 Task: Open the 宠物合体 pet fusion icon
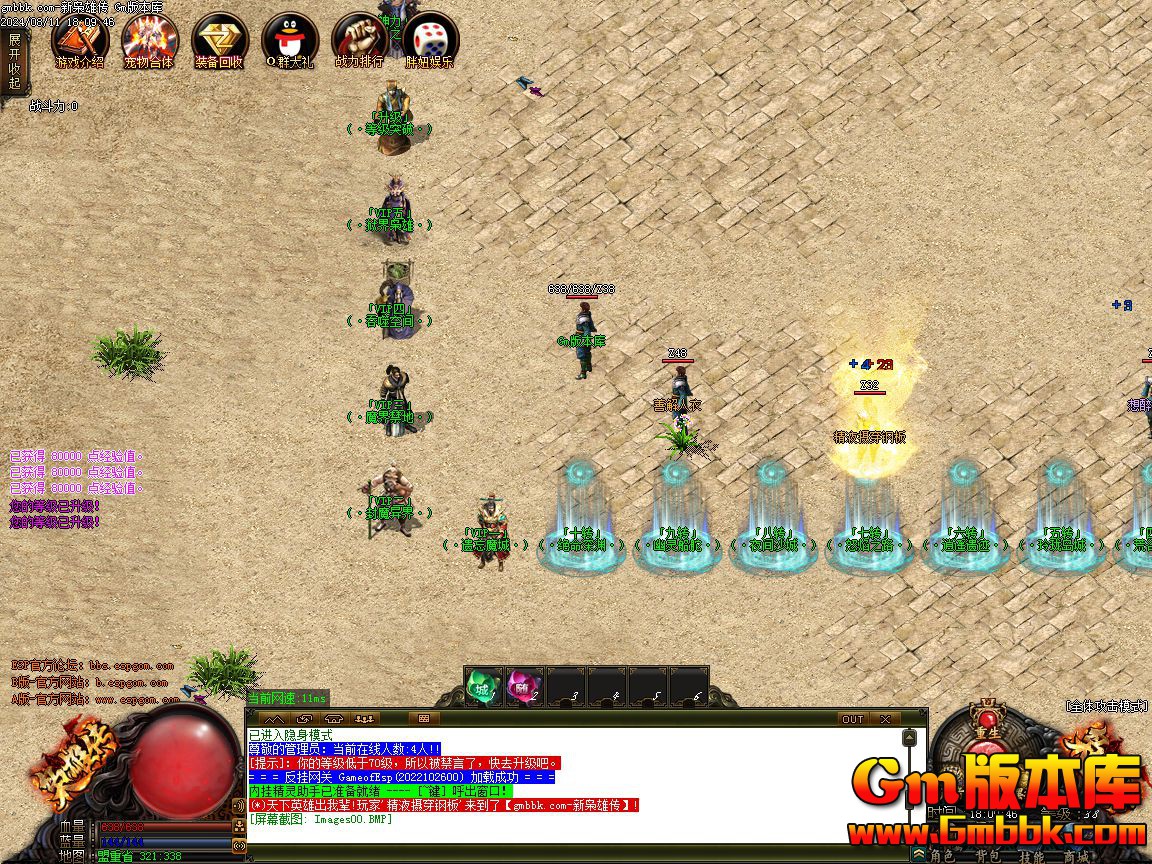pos(149,40)
